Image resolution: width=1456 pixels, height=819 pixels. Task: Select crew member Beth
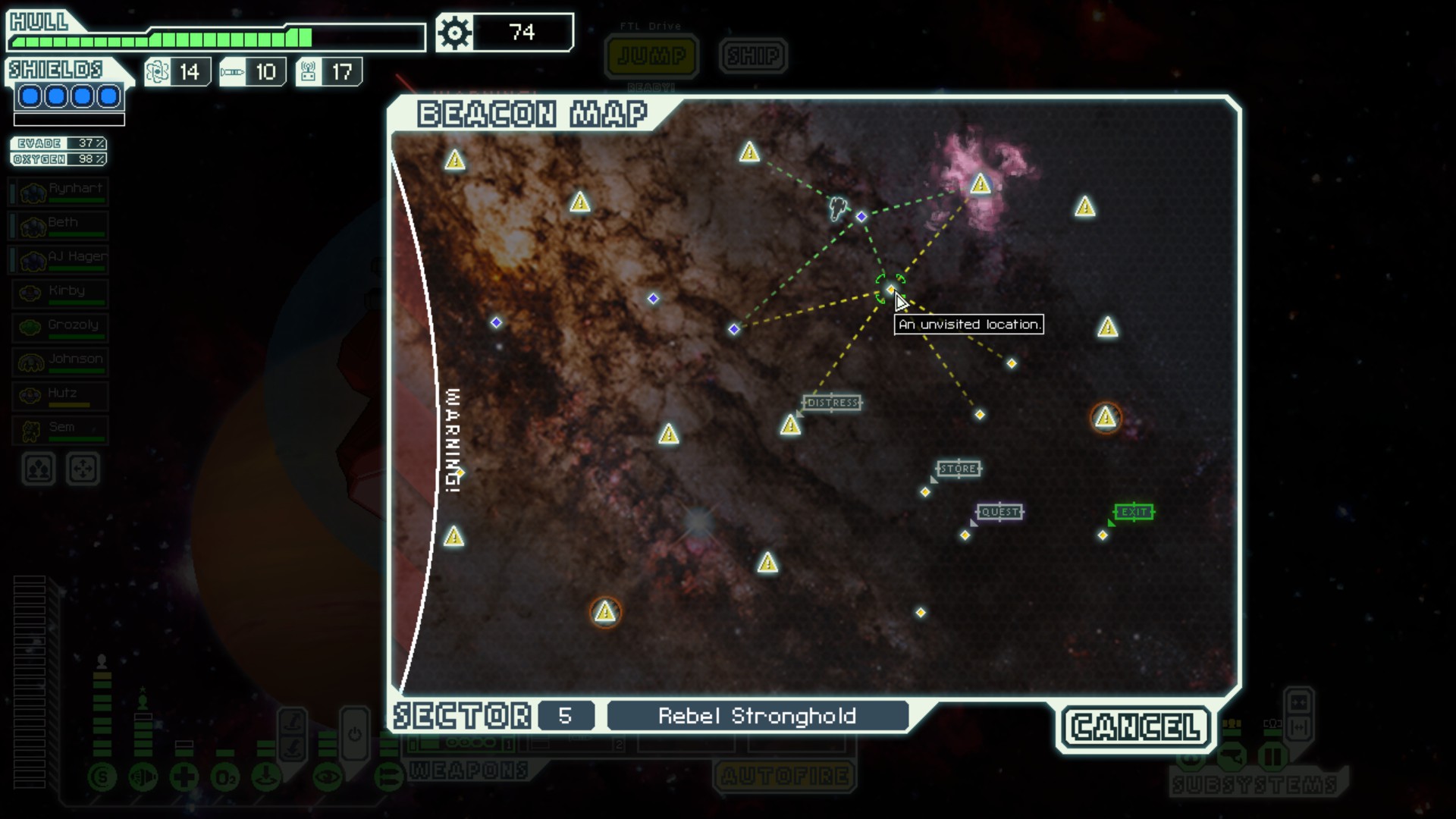(59, 227)
